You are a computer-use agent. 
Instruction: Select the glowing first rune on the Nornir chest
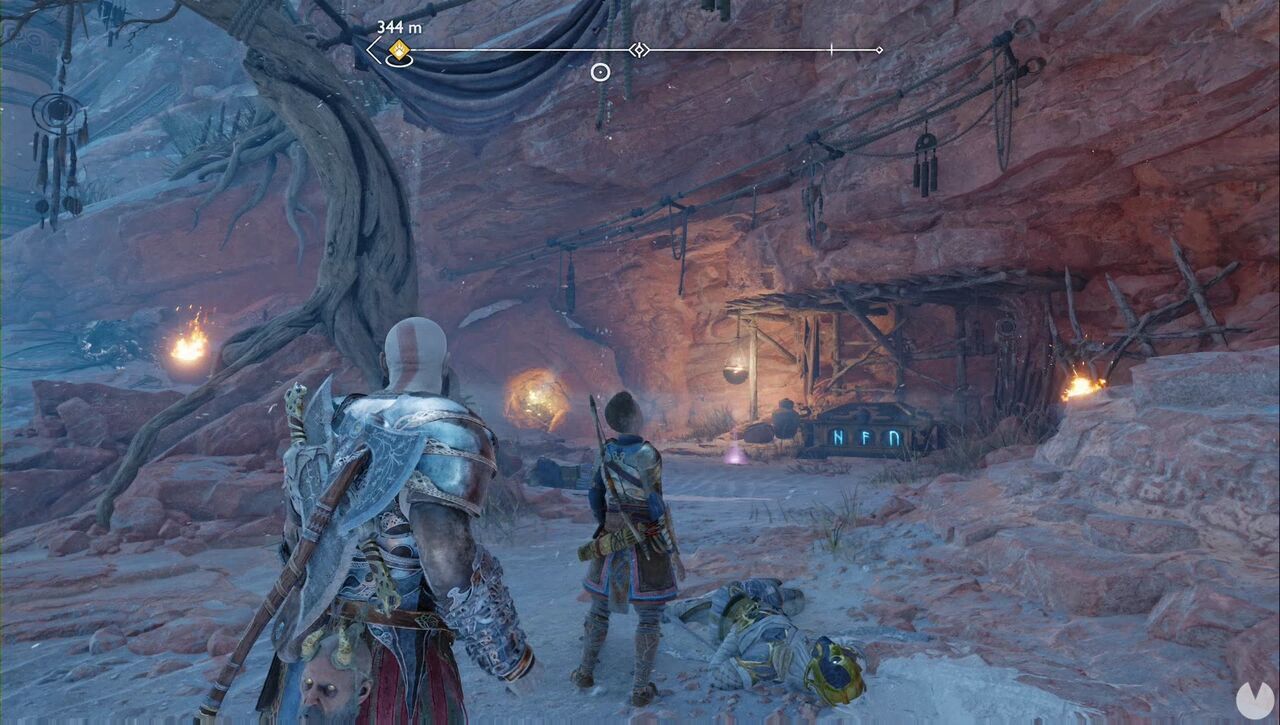pos(838,437)
